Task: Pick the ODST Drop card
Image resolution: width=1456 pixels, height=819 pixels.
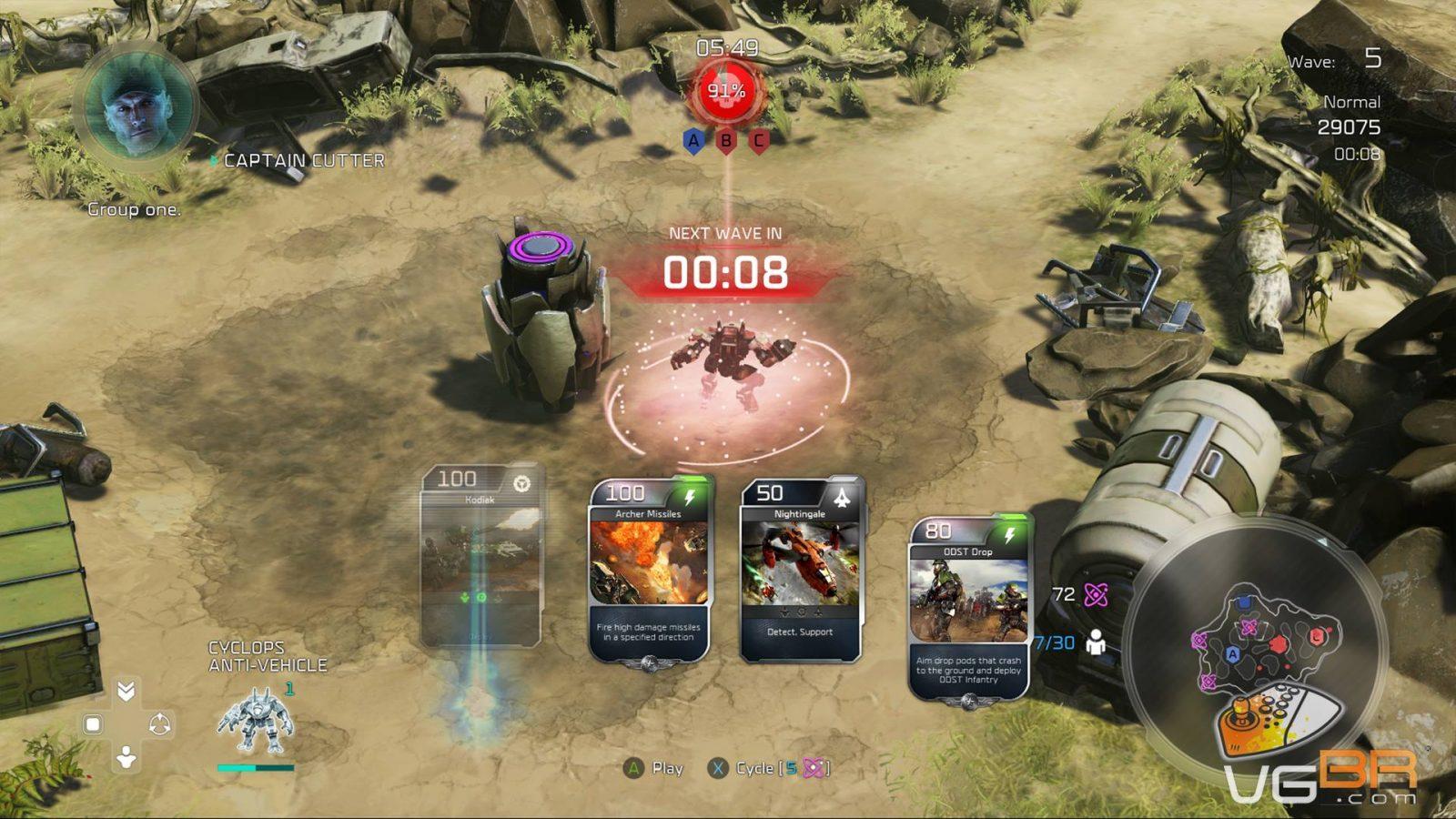Action: click(968, 608)
